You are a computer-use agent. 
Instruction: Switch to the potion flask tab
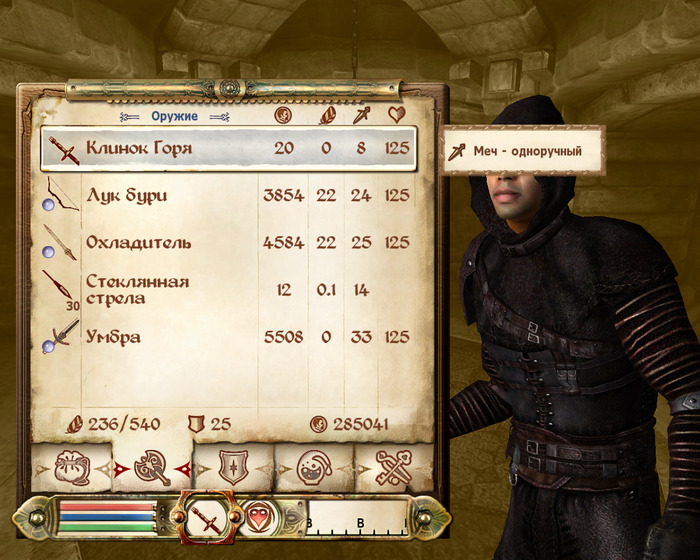pos(312,467)
